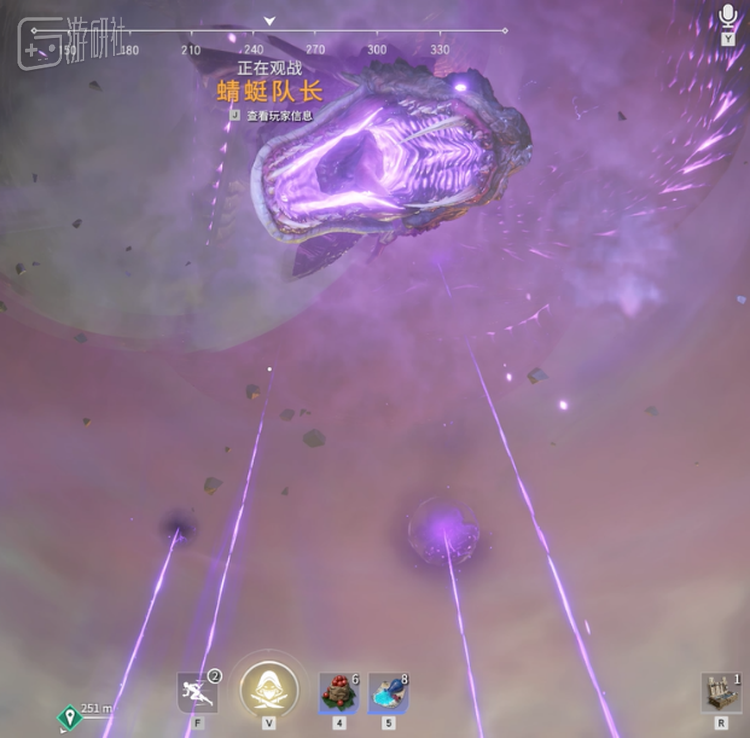Use the red berry item slot
Image resolution: width=750 pixels, height=738 pixels.
[x=338, y=692]
